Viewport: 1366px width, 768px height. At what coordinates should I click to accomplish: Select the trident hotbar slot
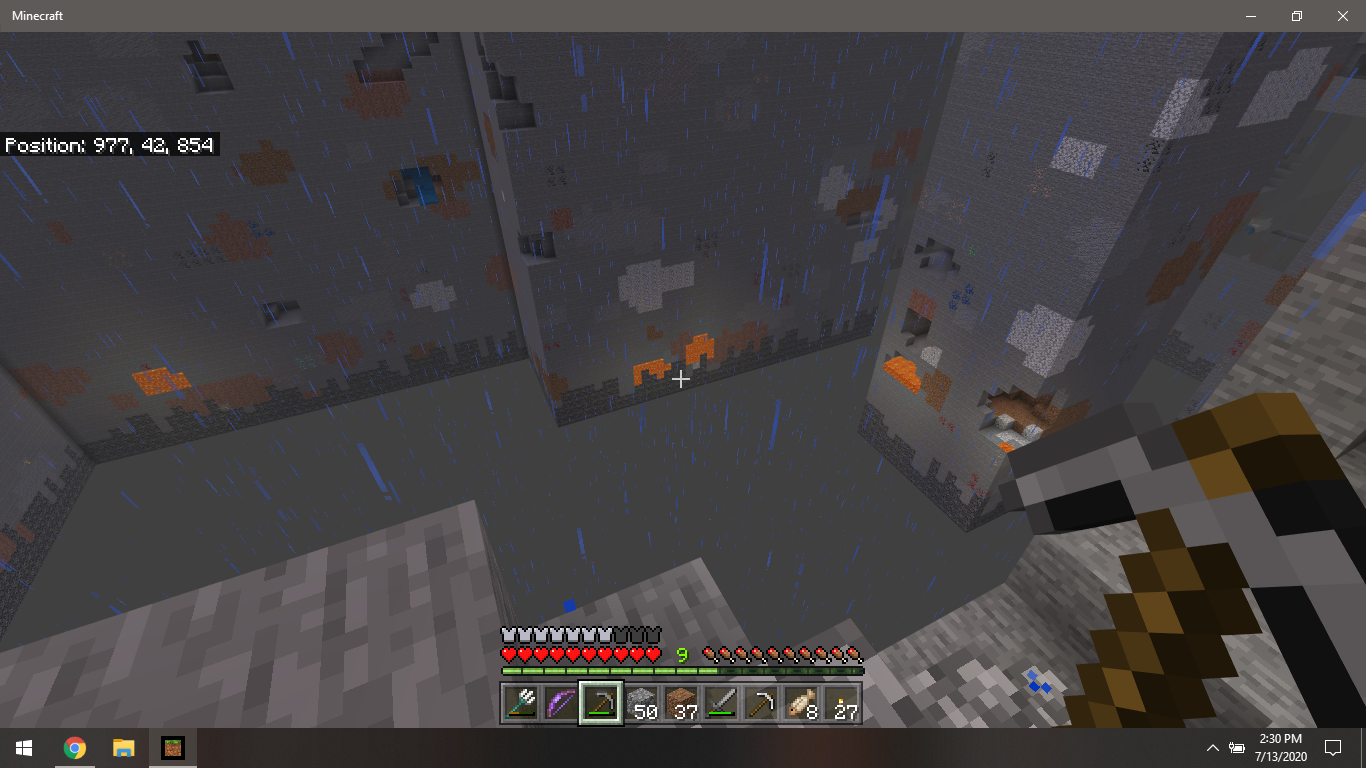pos(521,703)
